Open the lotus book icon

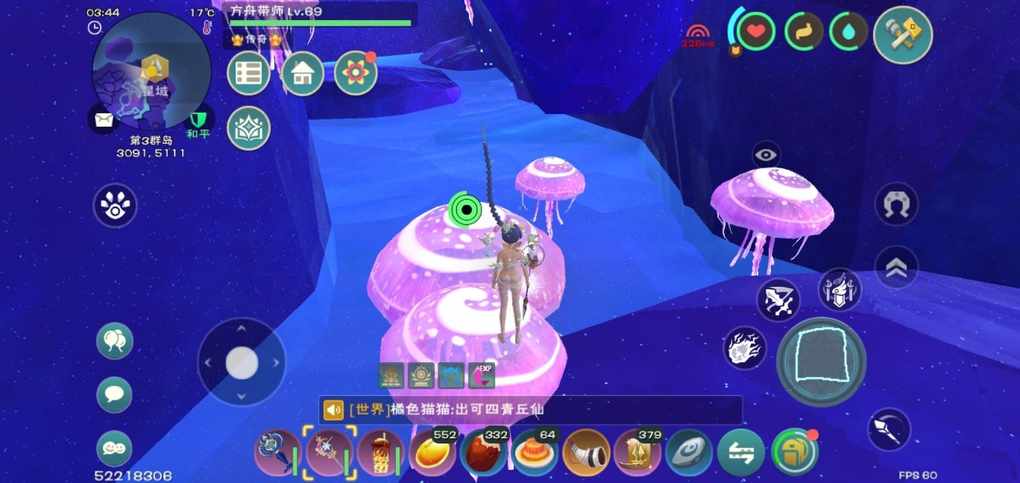249,128
